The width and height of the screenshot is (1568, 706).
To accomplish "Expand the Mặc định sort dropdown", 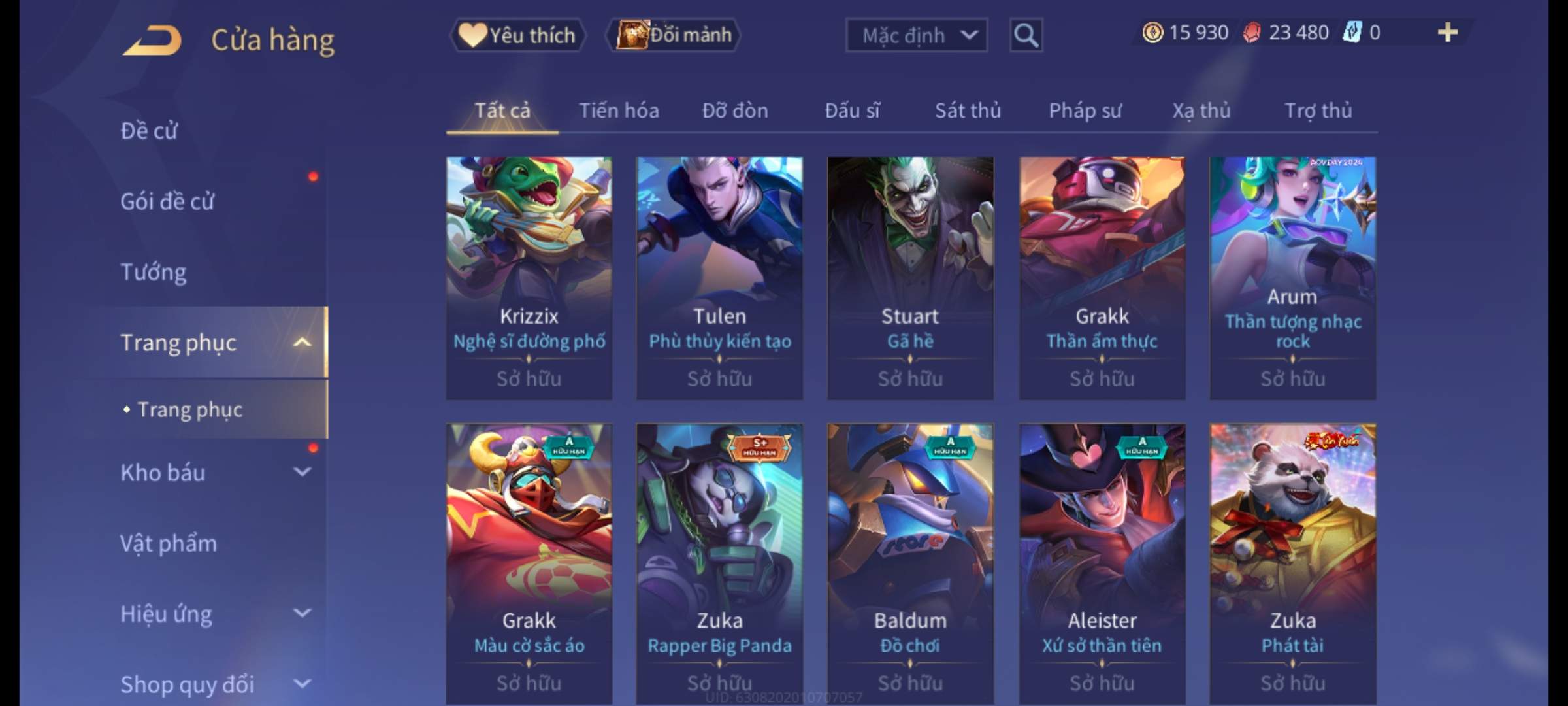I will click(916, 35).
